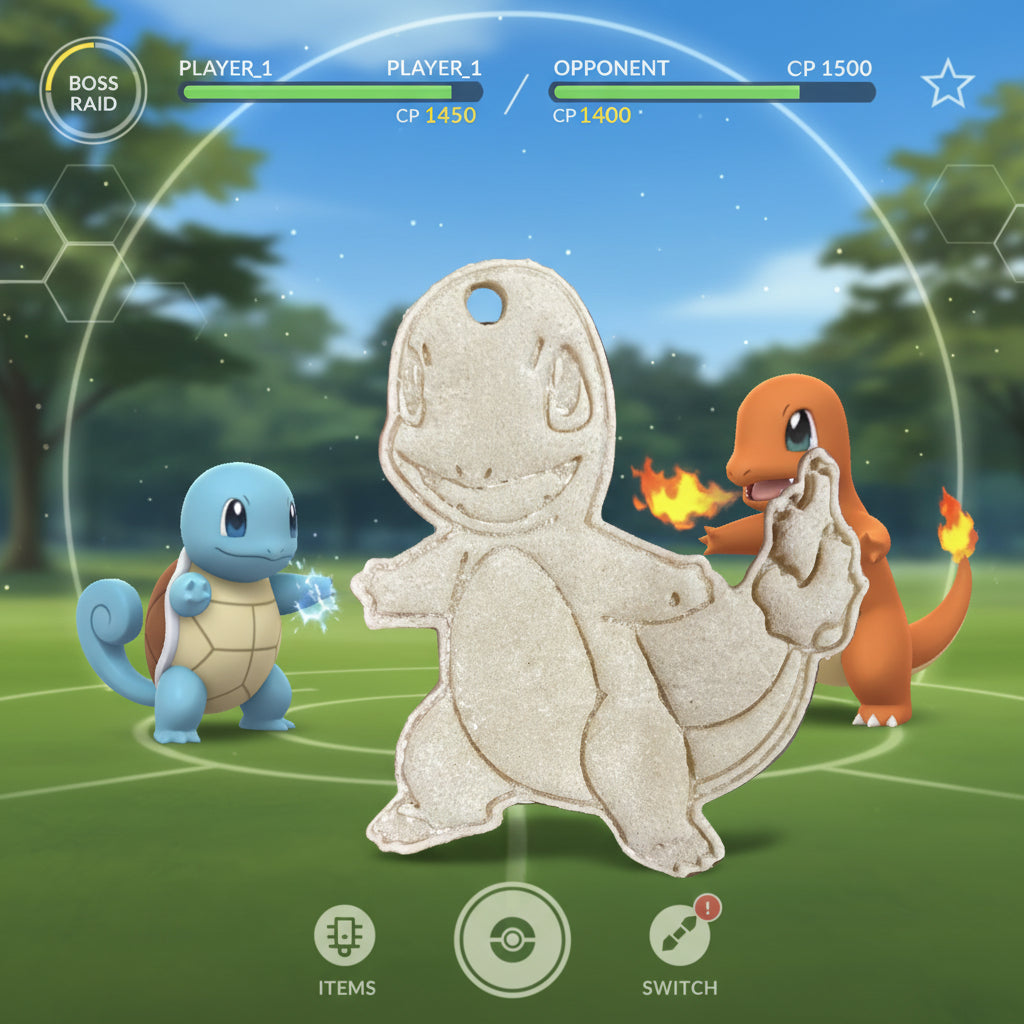Throw the center Poké Ball button

coord(512,940)
